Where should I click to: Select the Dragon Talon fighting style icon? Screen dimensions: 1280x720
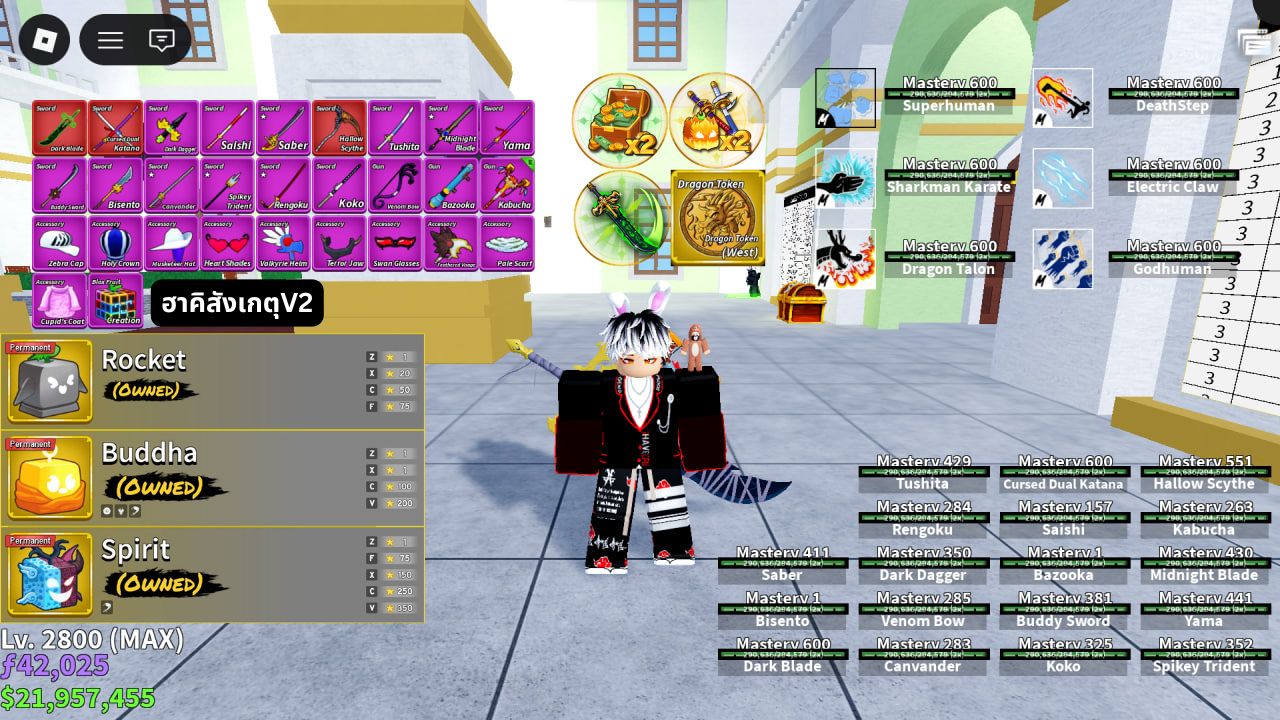click(x=845, y=258)
